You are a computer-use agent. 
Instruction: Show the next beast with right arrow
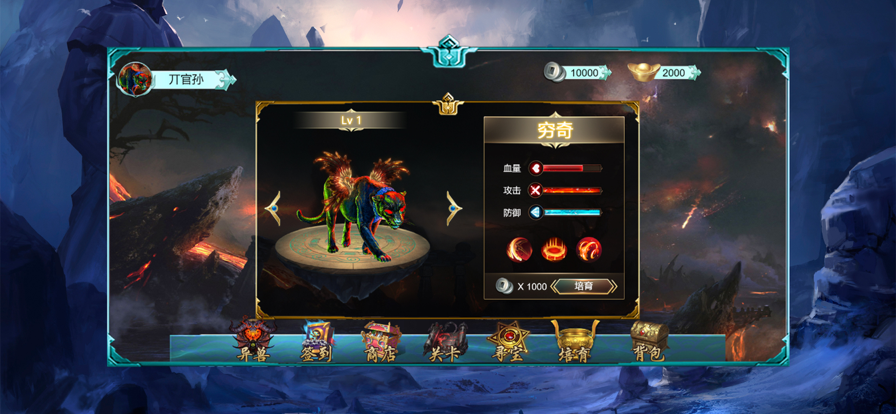[x=454, y=208]
